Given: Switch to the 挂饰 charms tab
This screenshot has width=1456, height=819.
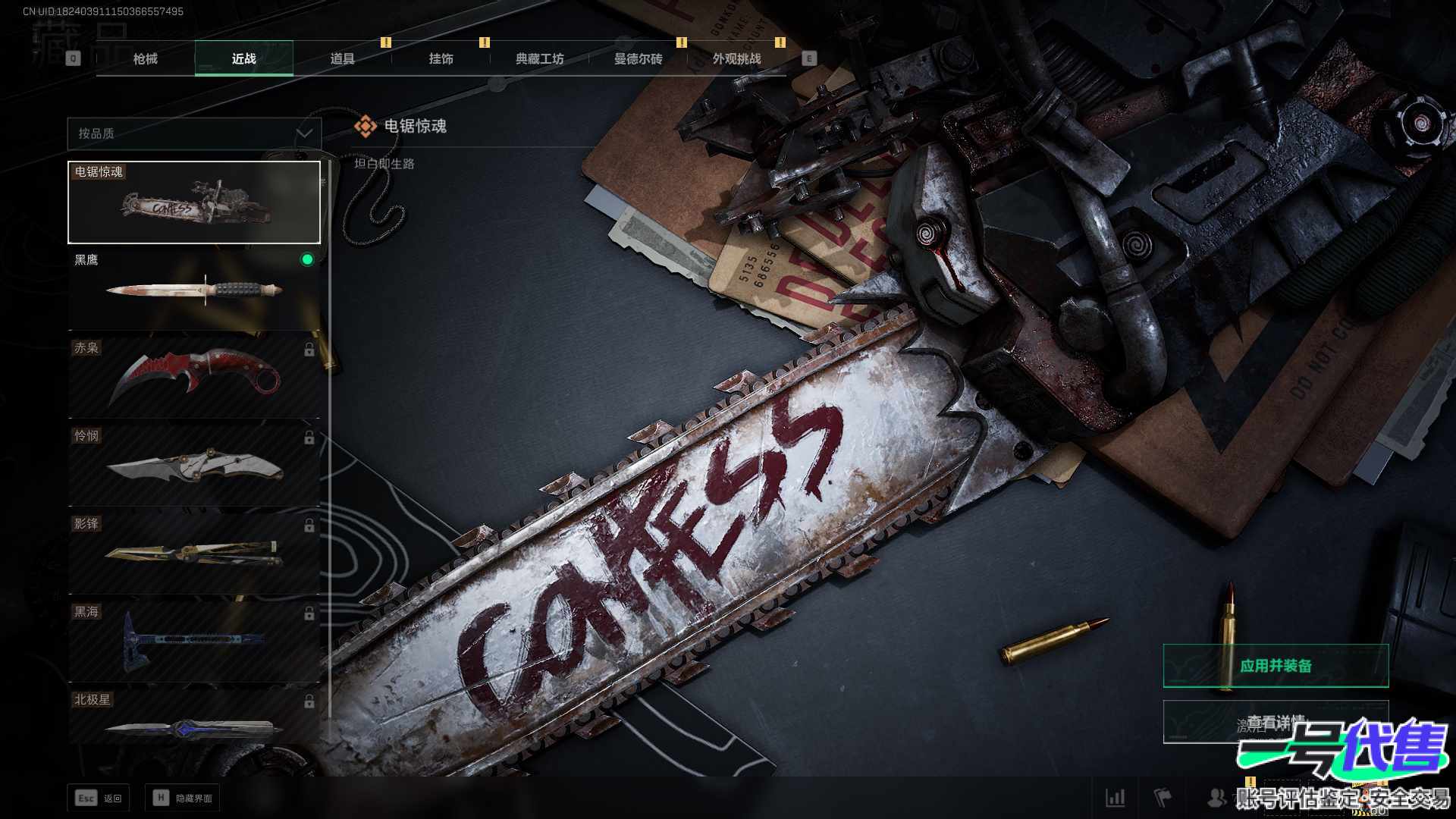Looking at the screenshot, I should coord(441,58).
